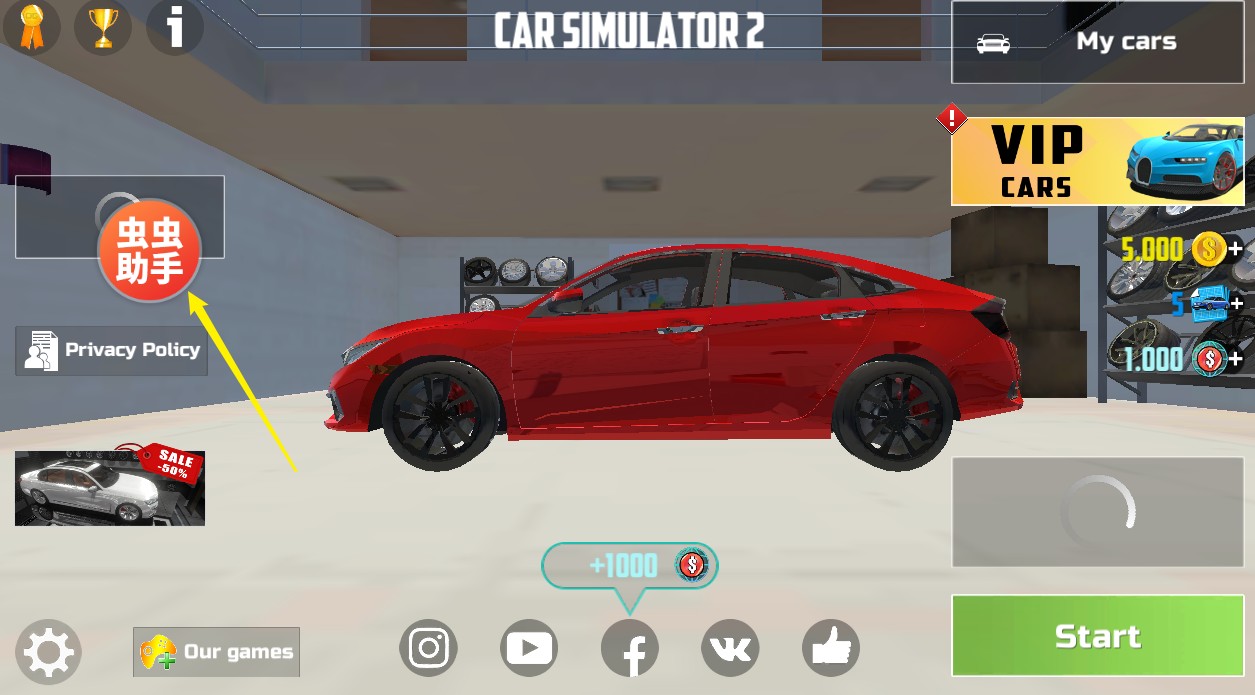The height and width of the screenshot is (695, 1255).
Task: Start the game with the green Start button
Action: tap(1097, 636)
